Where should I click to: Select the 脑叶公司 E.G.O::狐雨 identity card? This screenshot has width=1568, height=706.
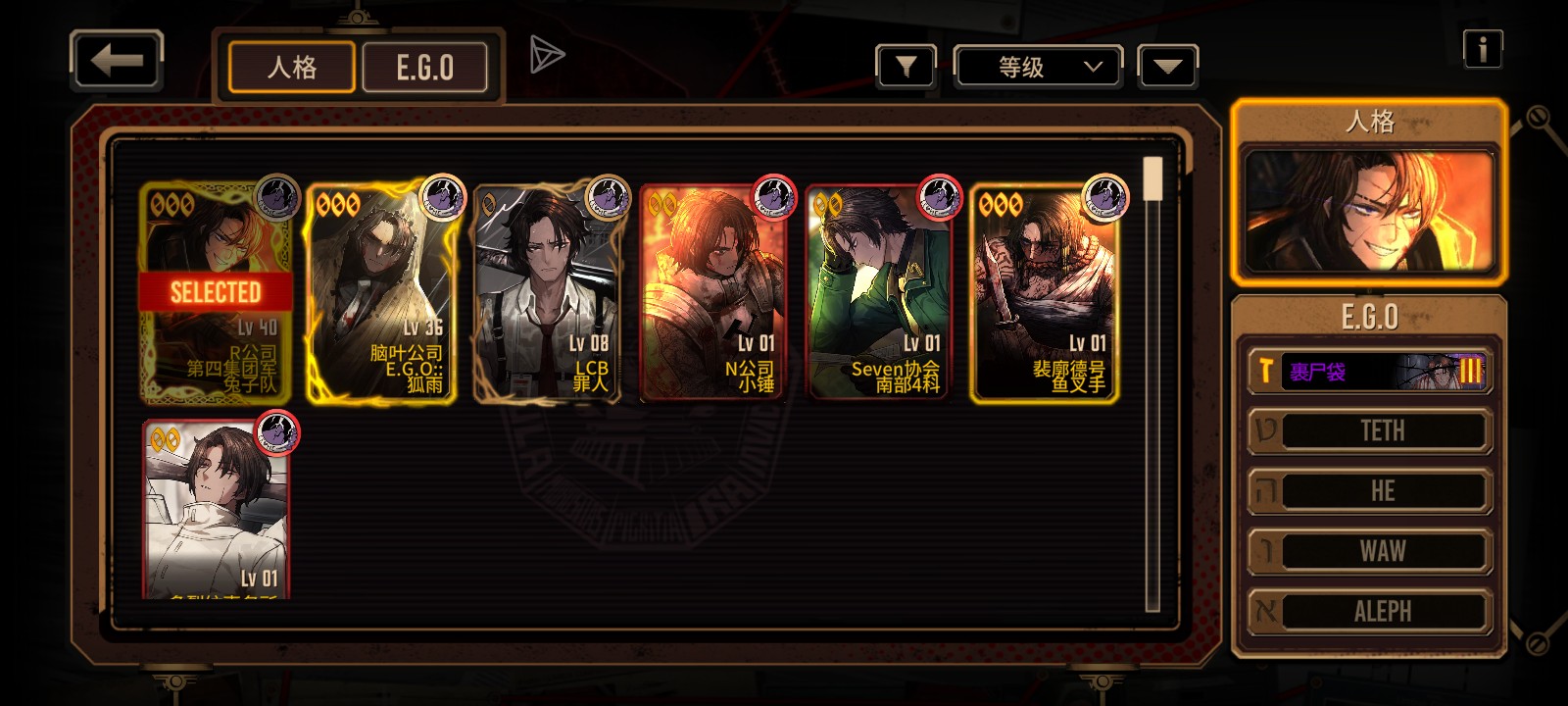click(382, 292)
